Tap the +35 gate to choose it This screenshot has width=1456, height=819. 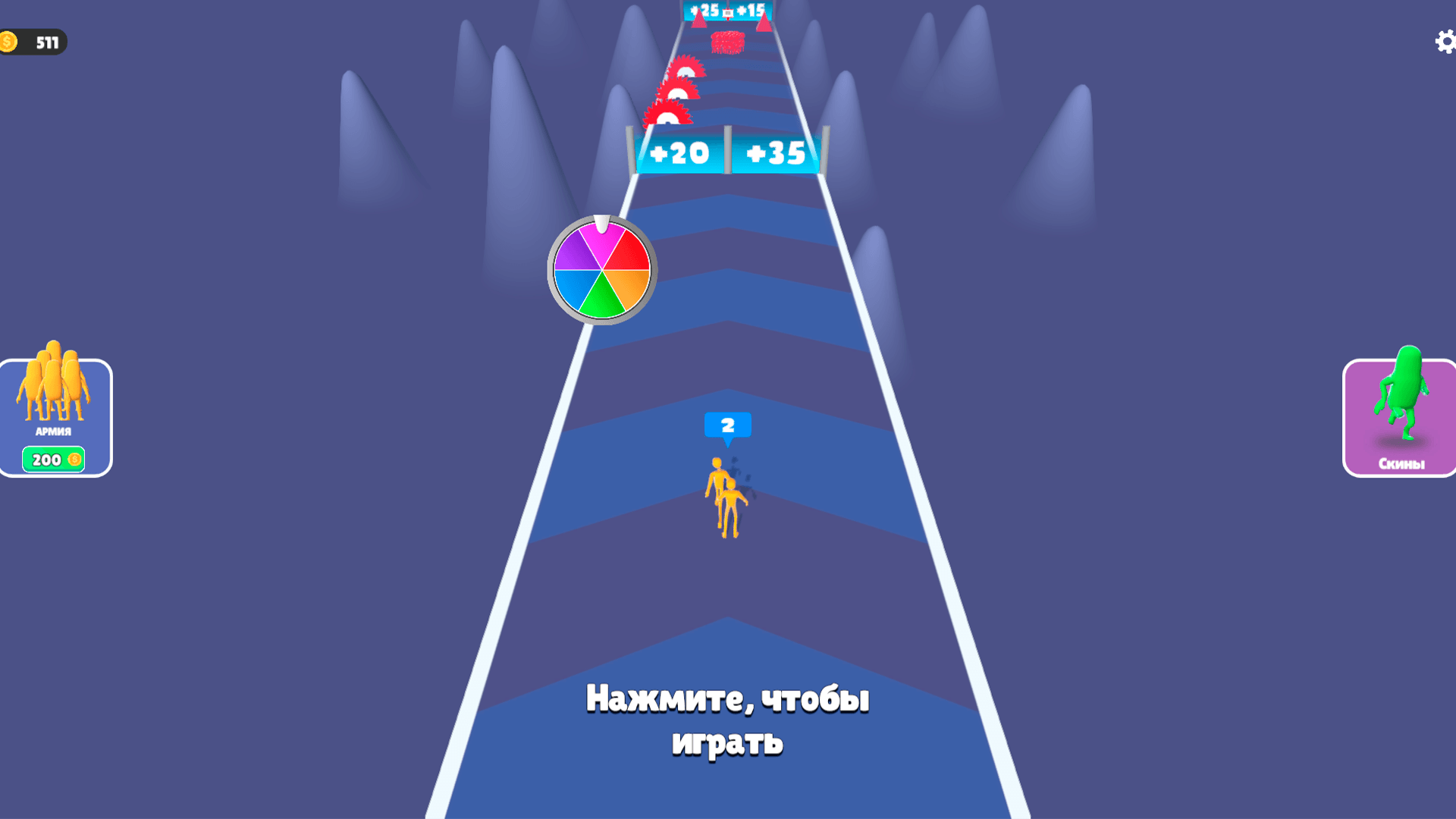click(775, 152)
